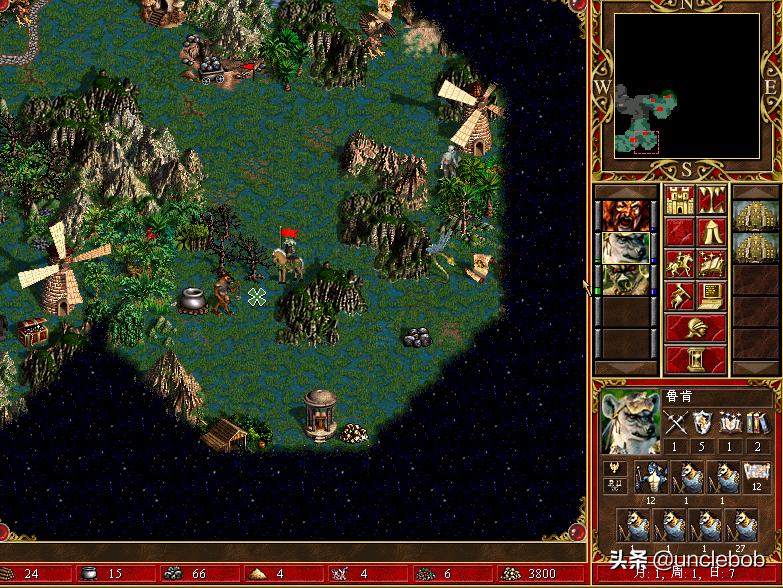End turn with the hourglass button
The image size is (783, 588).
[x=696, y=359]
